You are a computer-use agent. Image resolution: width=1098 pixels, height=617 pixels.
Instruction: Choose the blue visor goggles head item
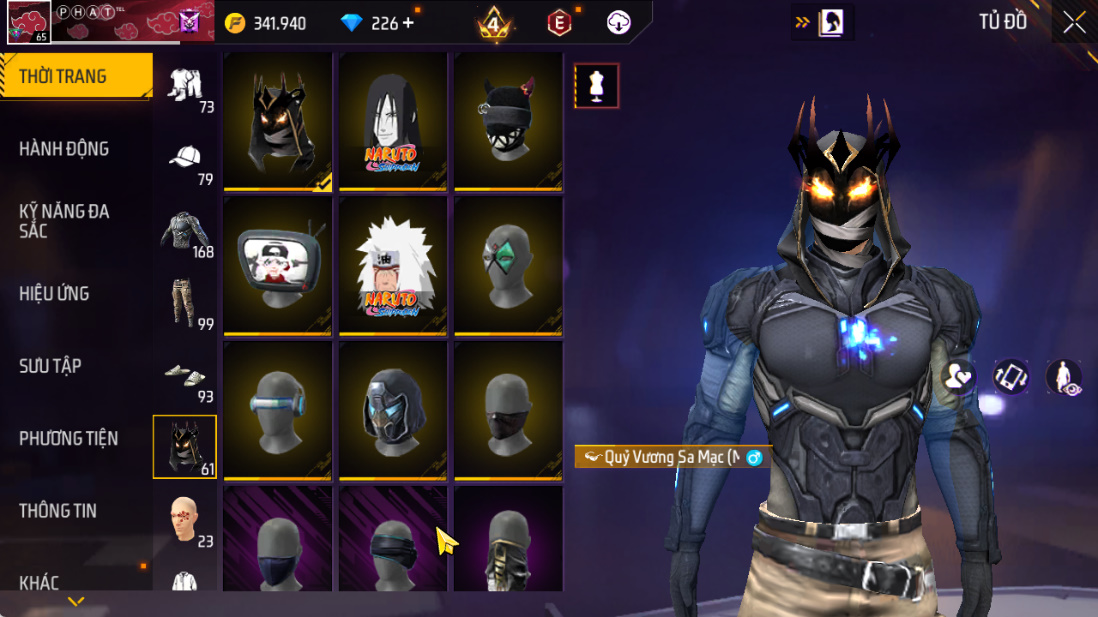click(x=278, y=410)
